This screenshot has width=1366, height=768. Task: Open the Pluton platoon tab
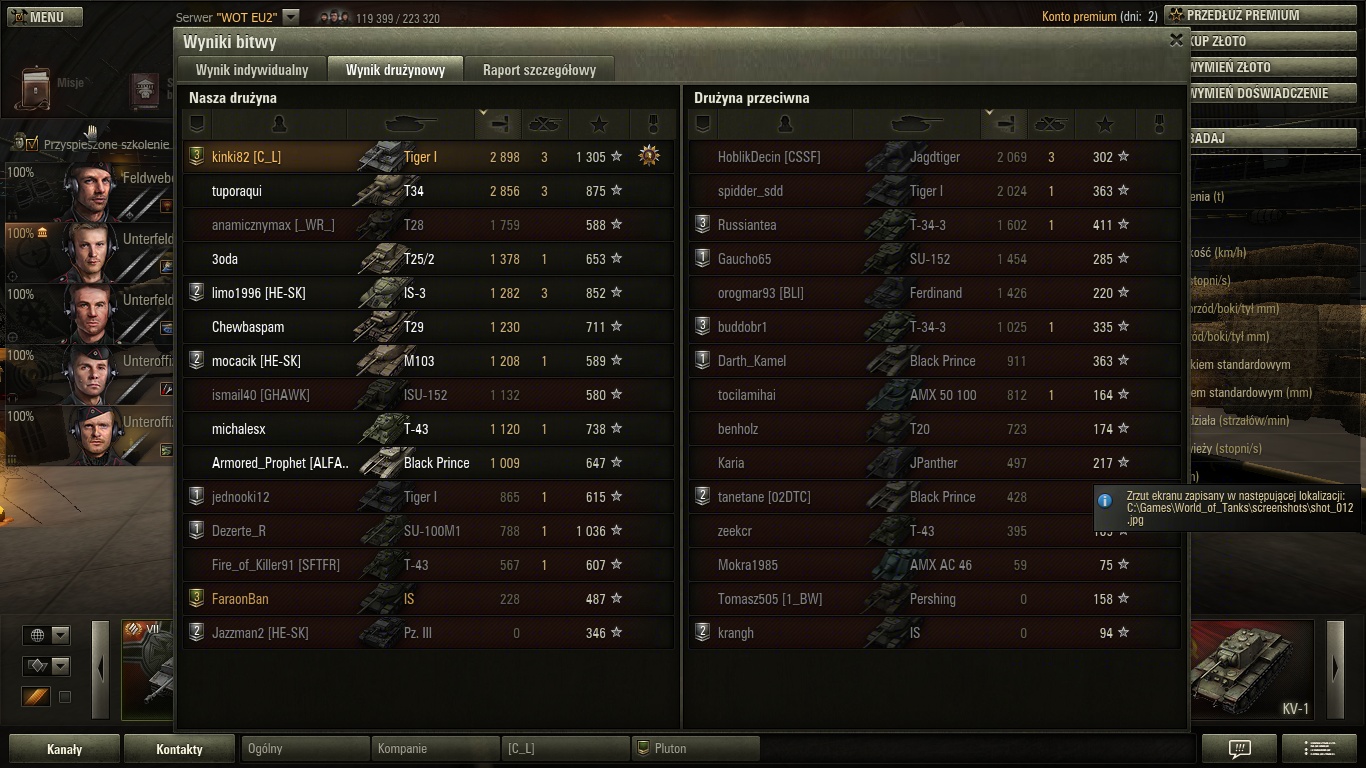coord(695,748)
